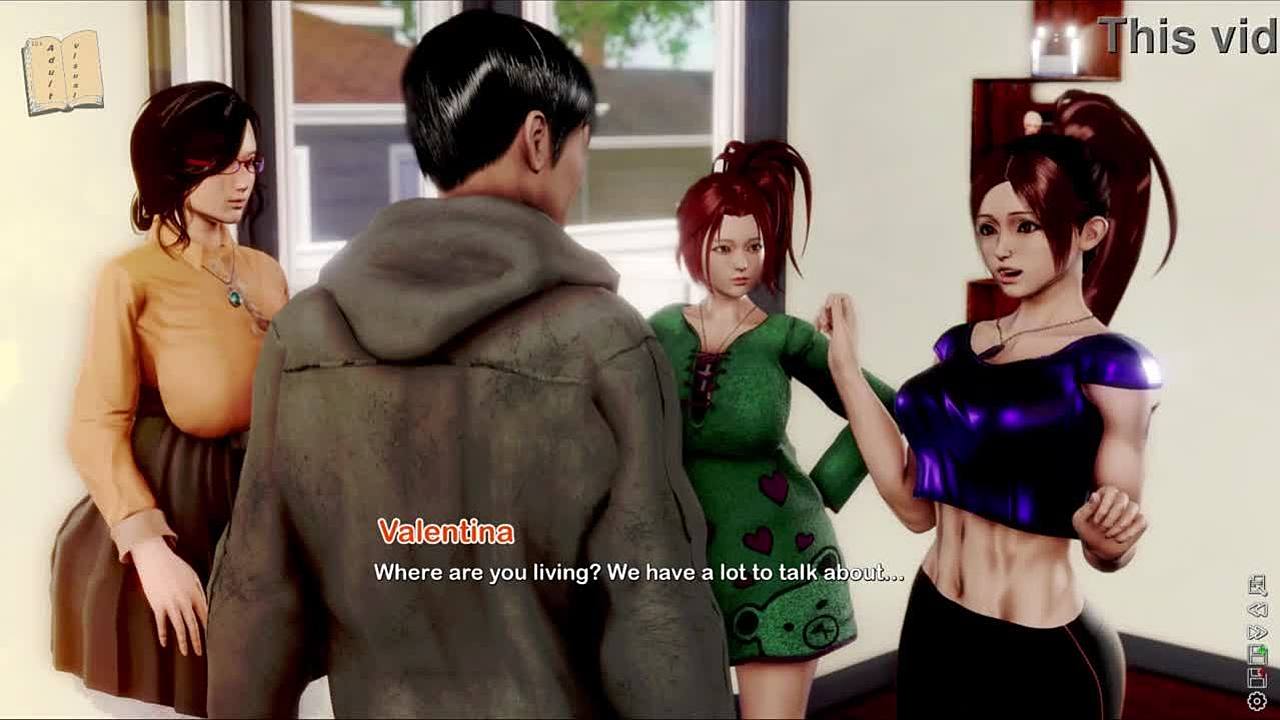Activate the fast-forward skip icon
Viewport: 1280px width, 720px height.
[x=1258, y=632]
